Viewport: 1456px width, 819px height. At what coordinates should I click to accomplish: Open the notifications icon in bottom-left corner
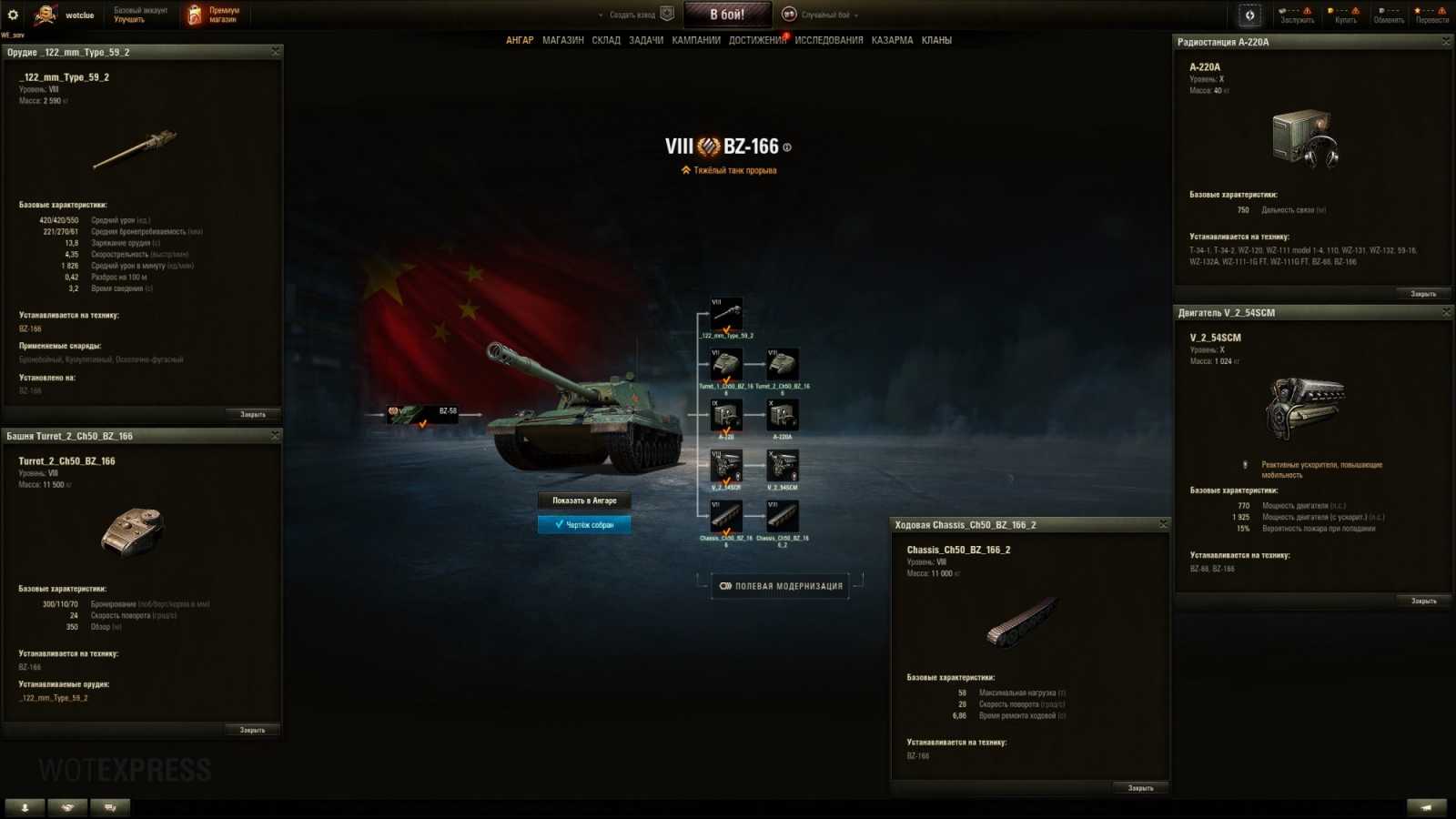pyautogui.click(x=25, y=807)
